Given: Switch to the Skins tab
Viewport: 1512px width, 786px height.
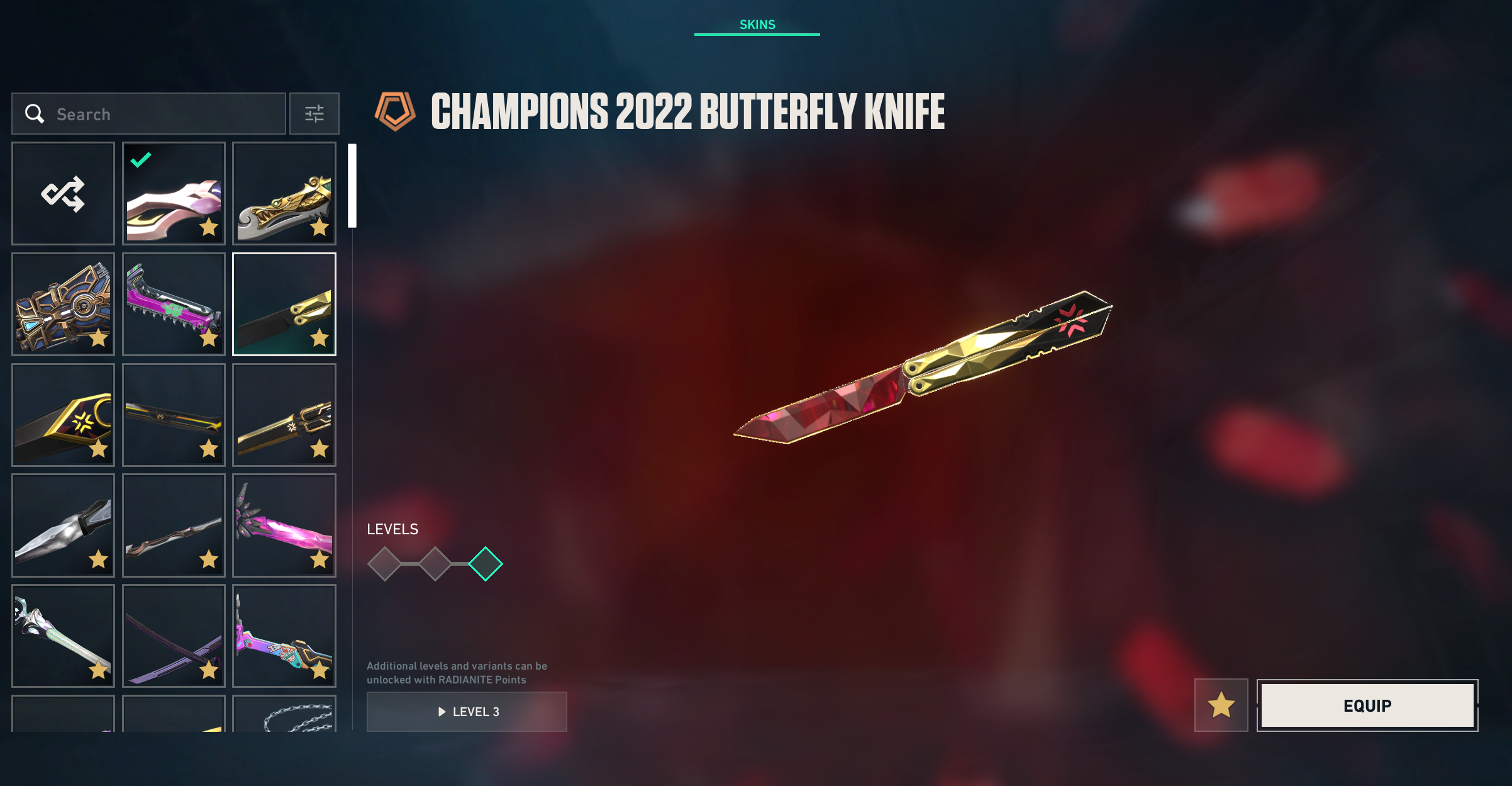Looking at the screenshot, I should [757, 25].
